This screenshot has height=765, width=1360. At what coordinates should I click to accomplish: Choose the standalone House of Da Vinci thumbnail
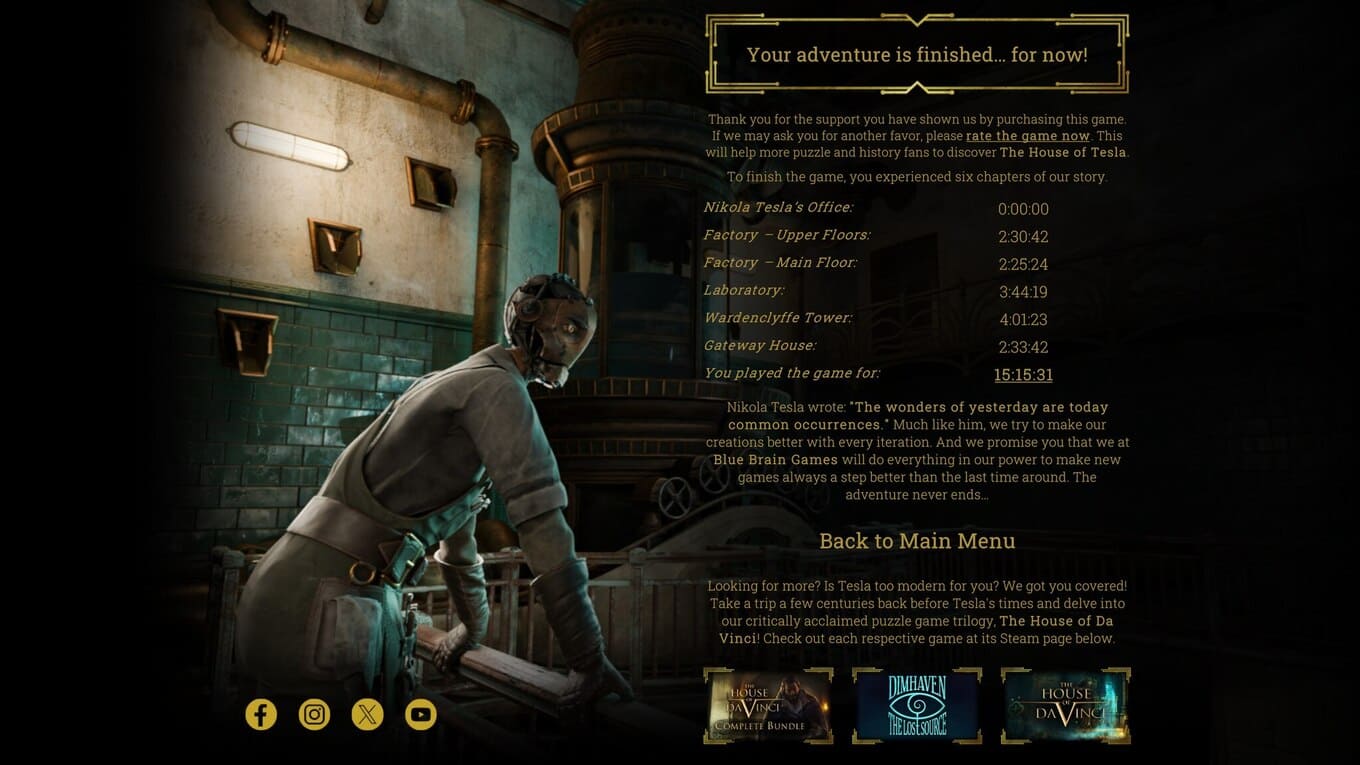pos(1065,706)
